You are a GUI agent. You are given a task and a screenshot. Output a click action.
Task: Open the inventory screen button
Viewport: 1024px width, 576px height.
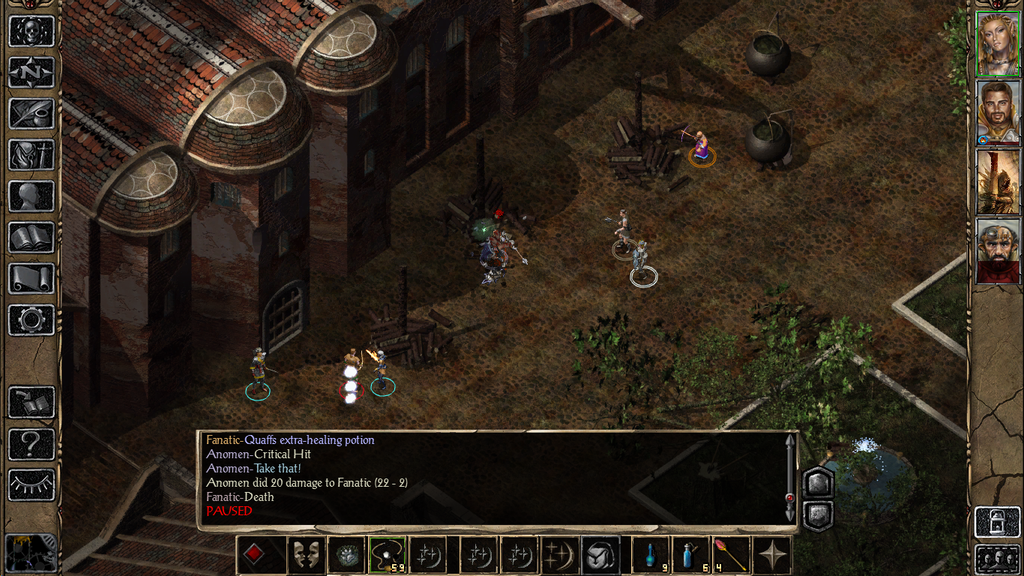tap(31, 155)
